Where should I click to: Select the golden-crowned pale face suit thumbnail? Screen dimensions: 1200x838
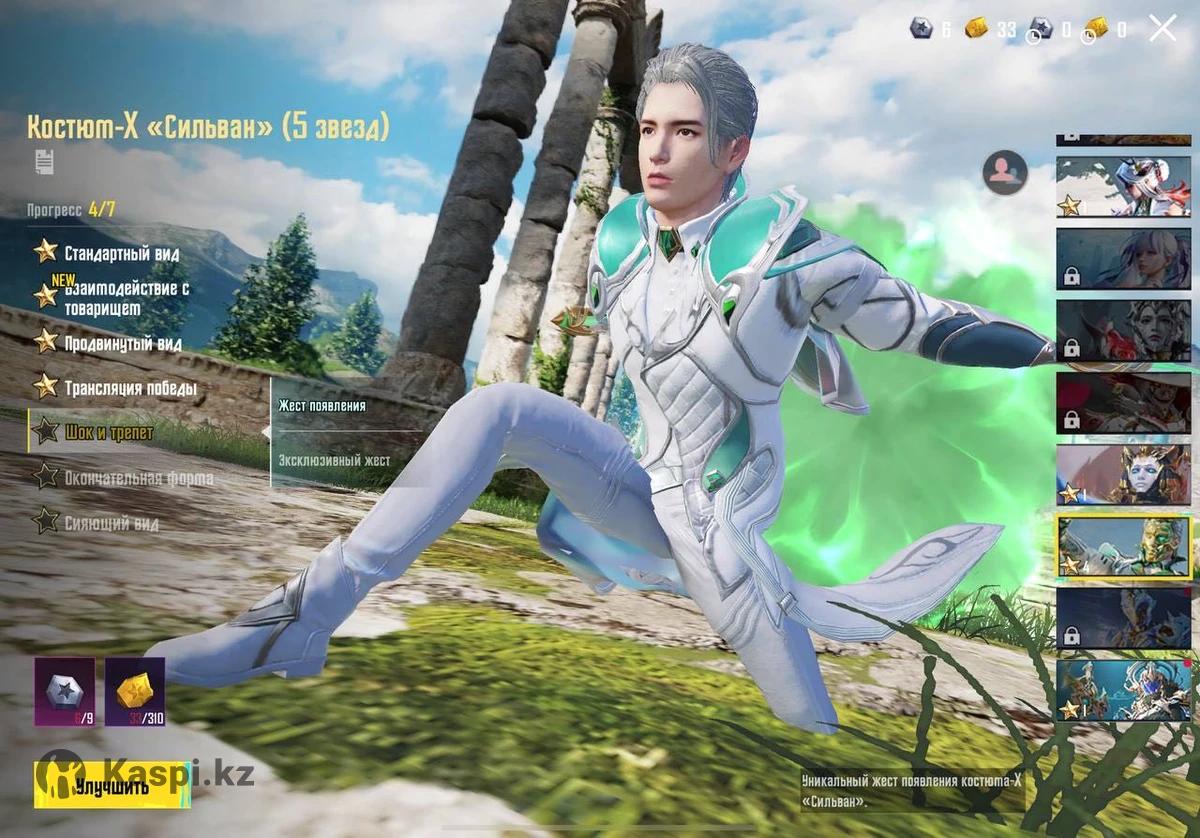1123,474
